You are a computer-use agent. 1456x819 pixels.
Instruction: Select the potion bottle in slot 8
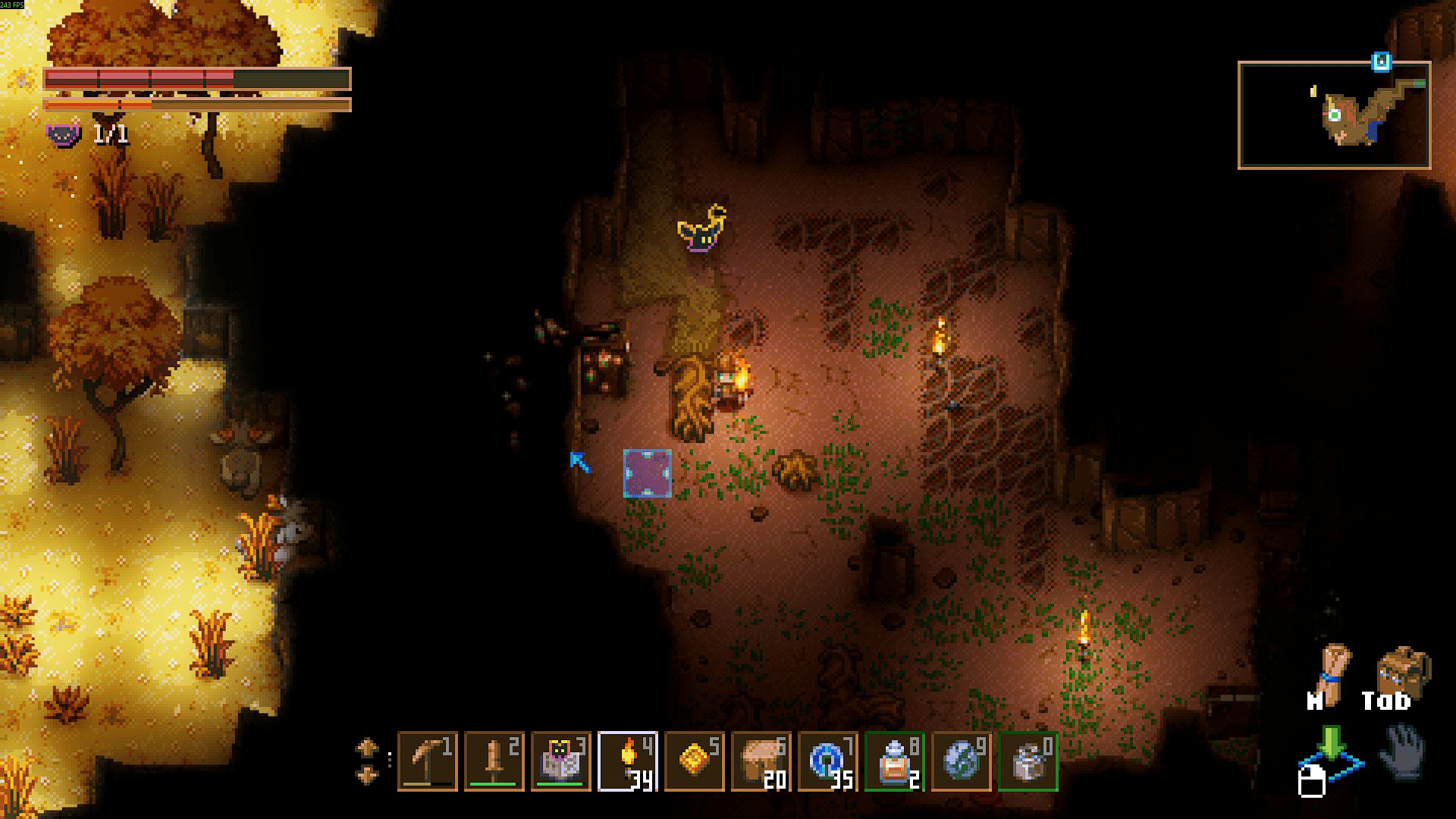pos(895,761)
